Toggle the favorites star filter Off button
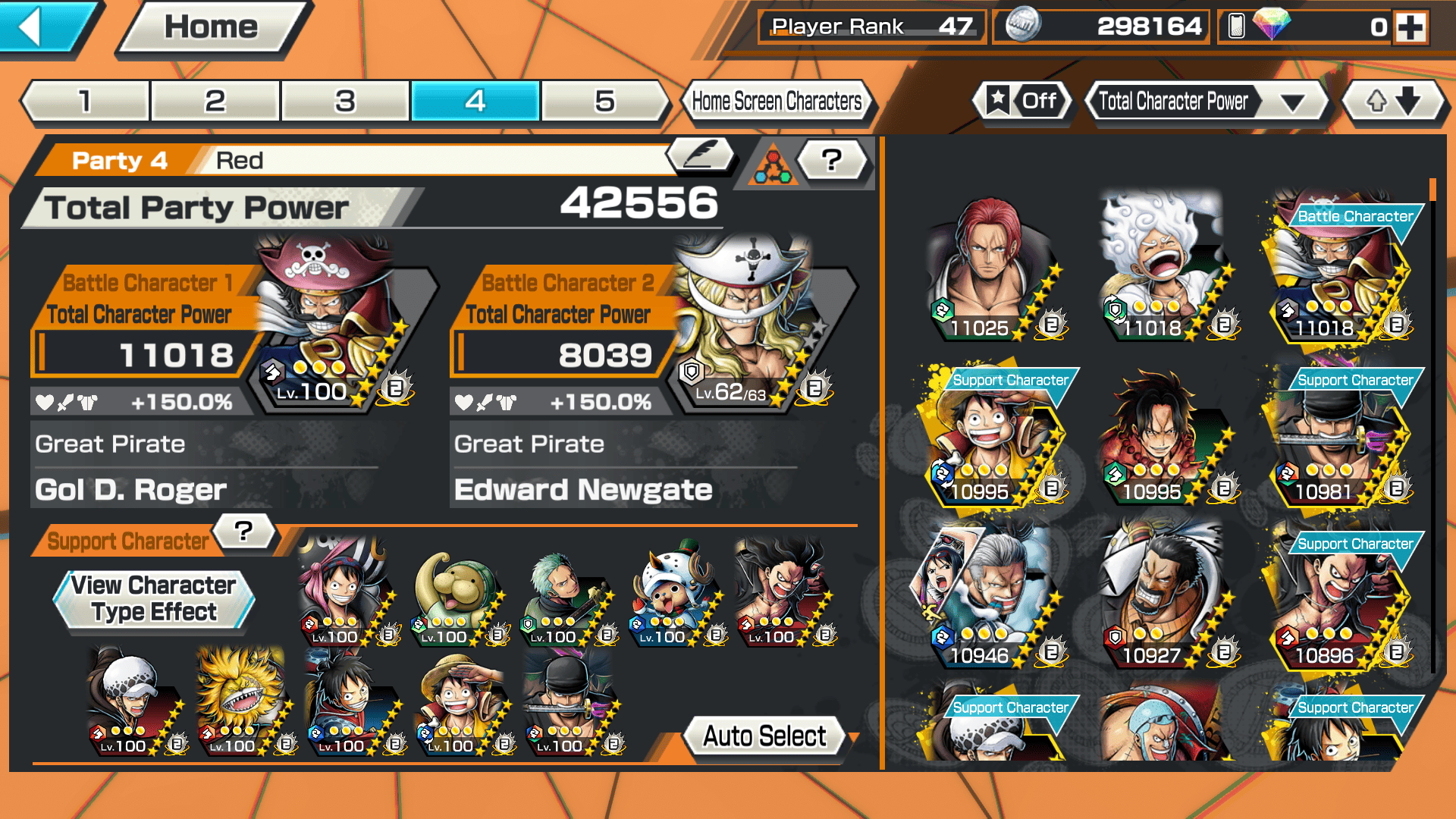1456x819 pixels. [1021, 101]
